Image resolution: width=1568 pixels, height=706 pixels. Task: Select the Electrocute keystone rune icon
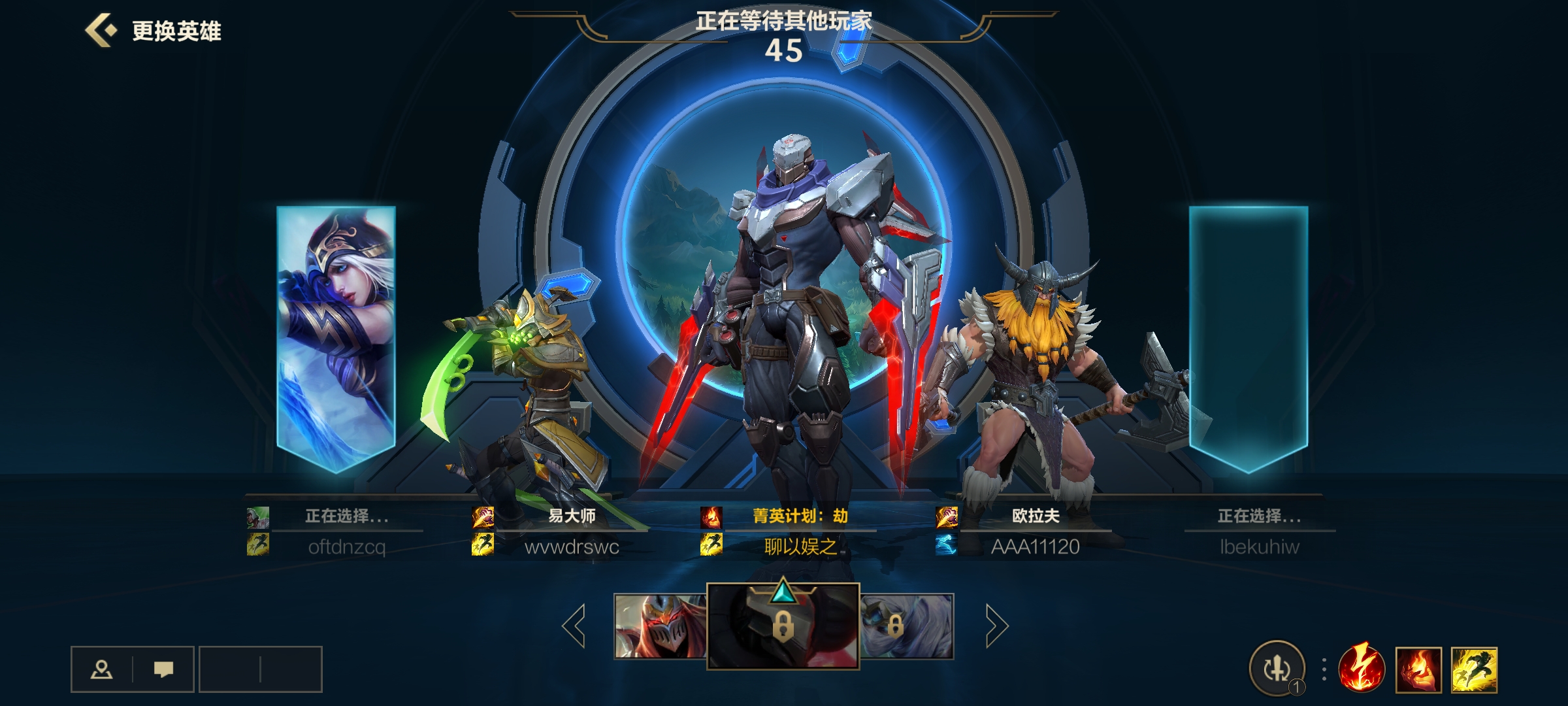[x=1362, y=669]
